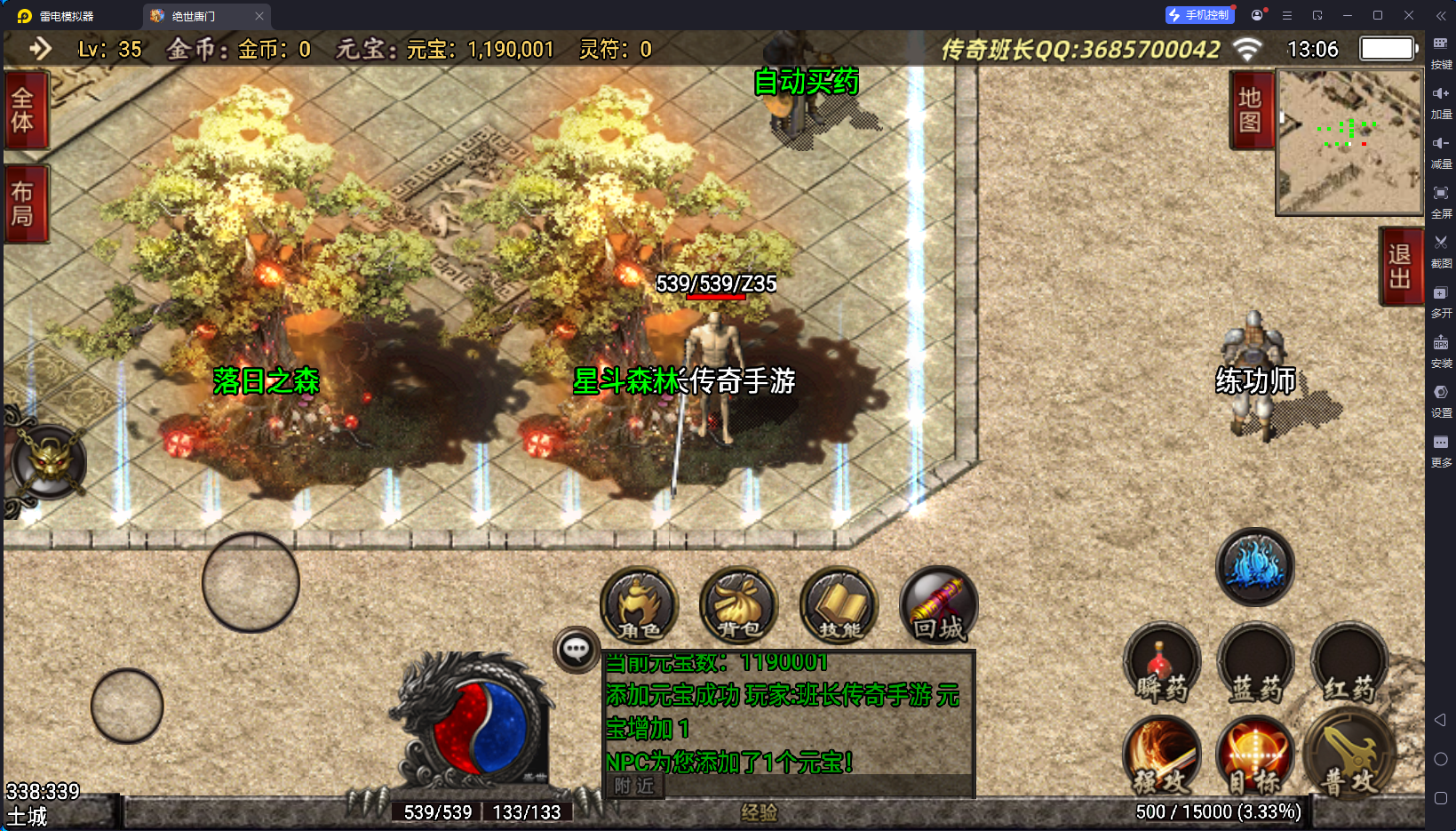
Task: Open the 全体 panel button
Action: 24,110
